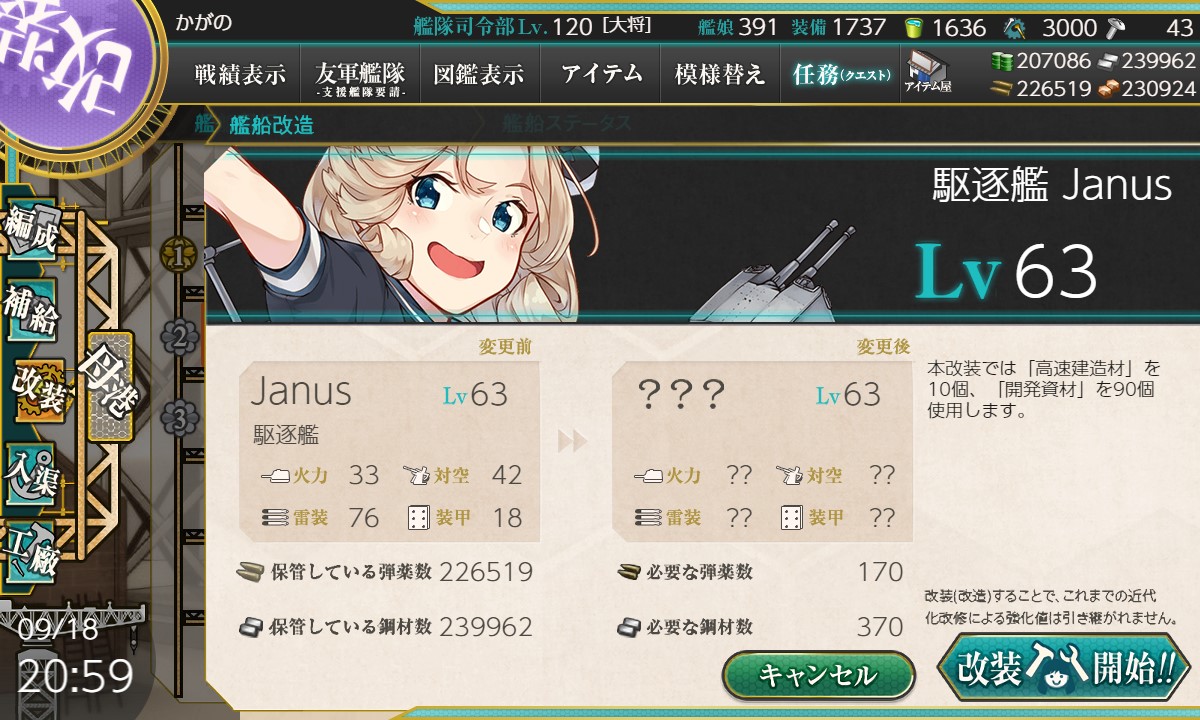Cancel the remodel with キャンセル button
The image size is (1200, 720).
point(818,675)
